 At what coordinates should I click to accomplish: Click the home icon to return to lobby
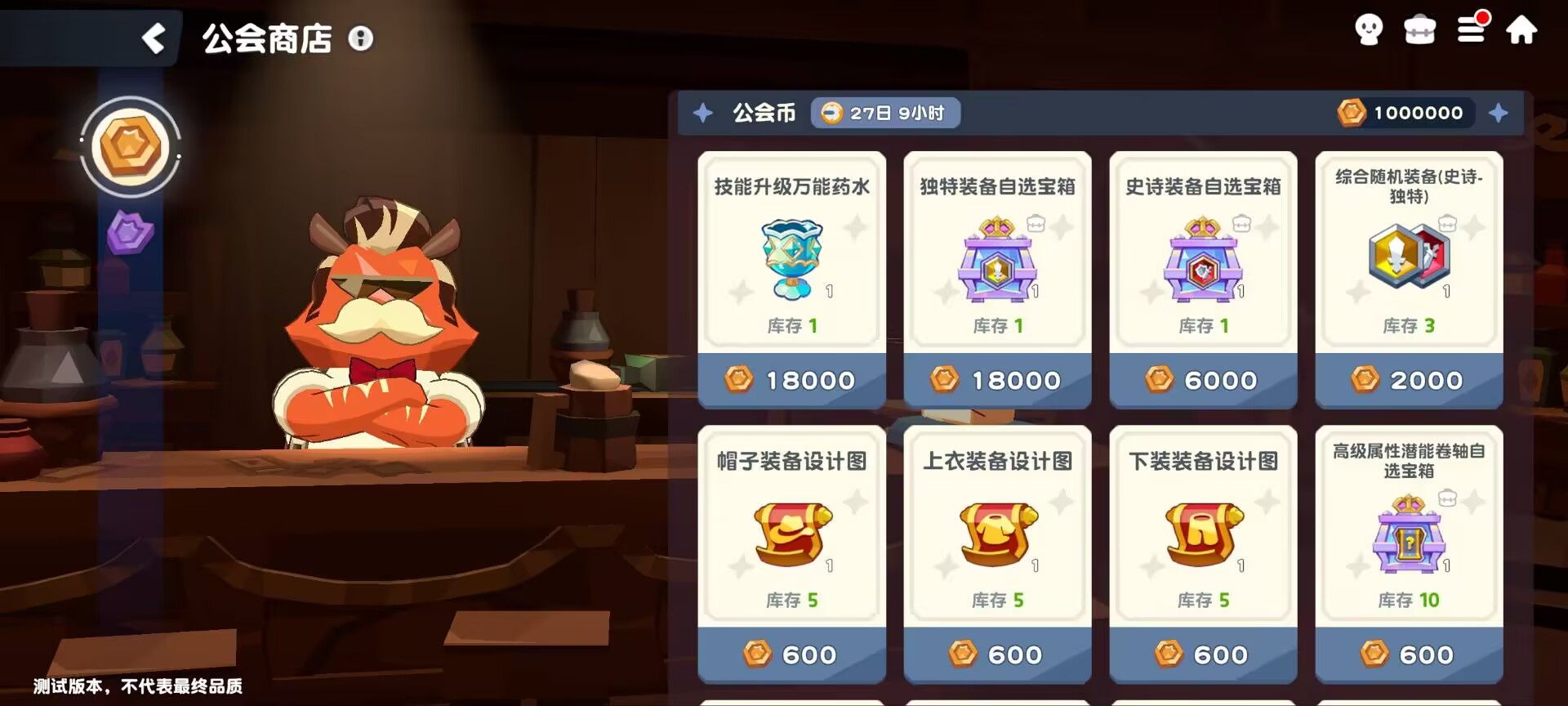1522,30
